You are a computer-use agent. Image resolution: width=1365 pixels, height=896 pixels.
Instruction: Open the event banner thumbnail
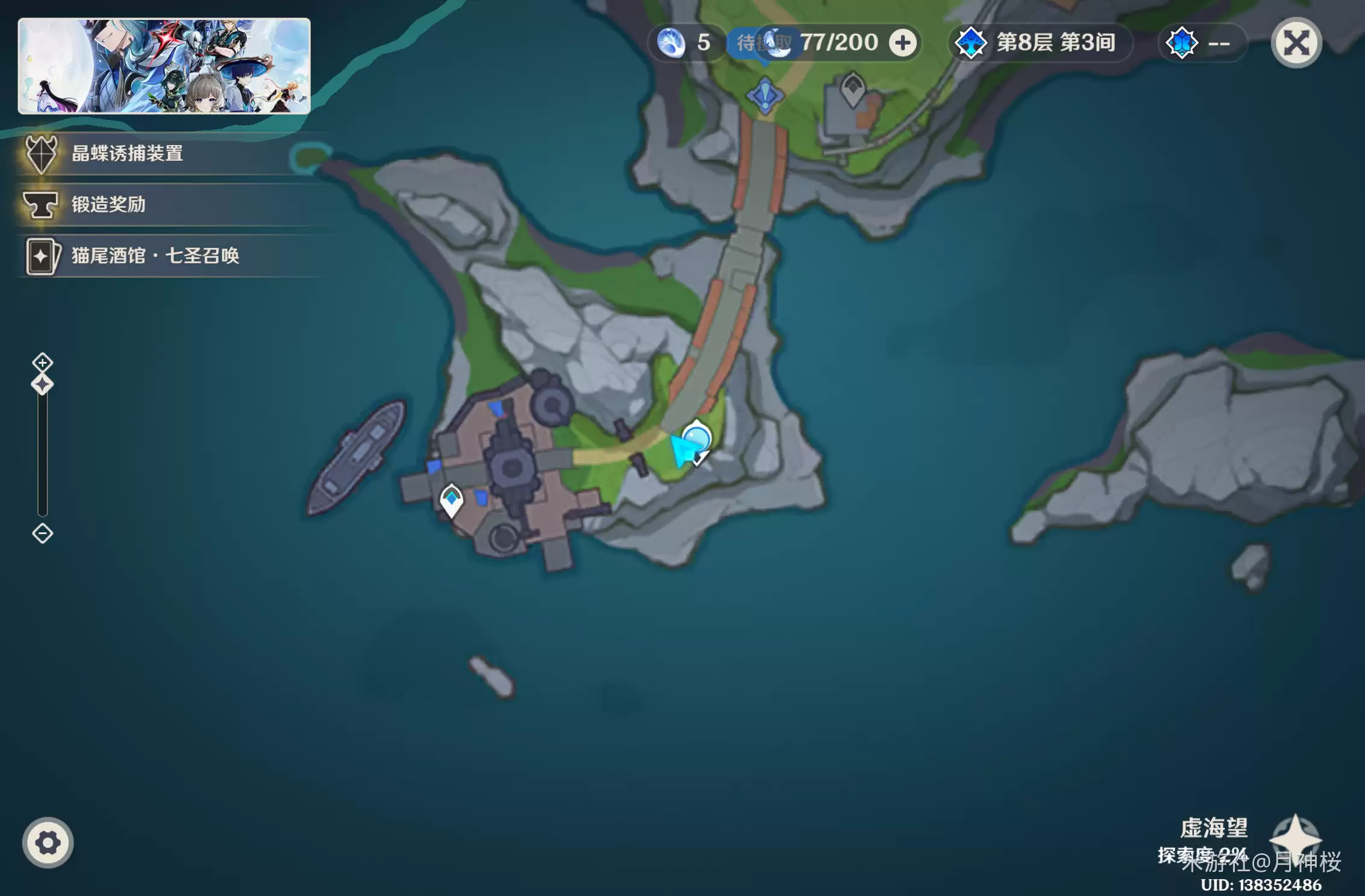click(x=164, y=66)
